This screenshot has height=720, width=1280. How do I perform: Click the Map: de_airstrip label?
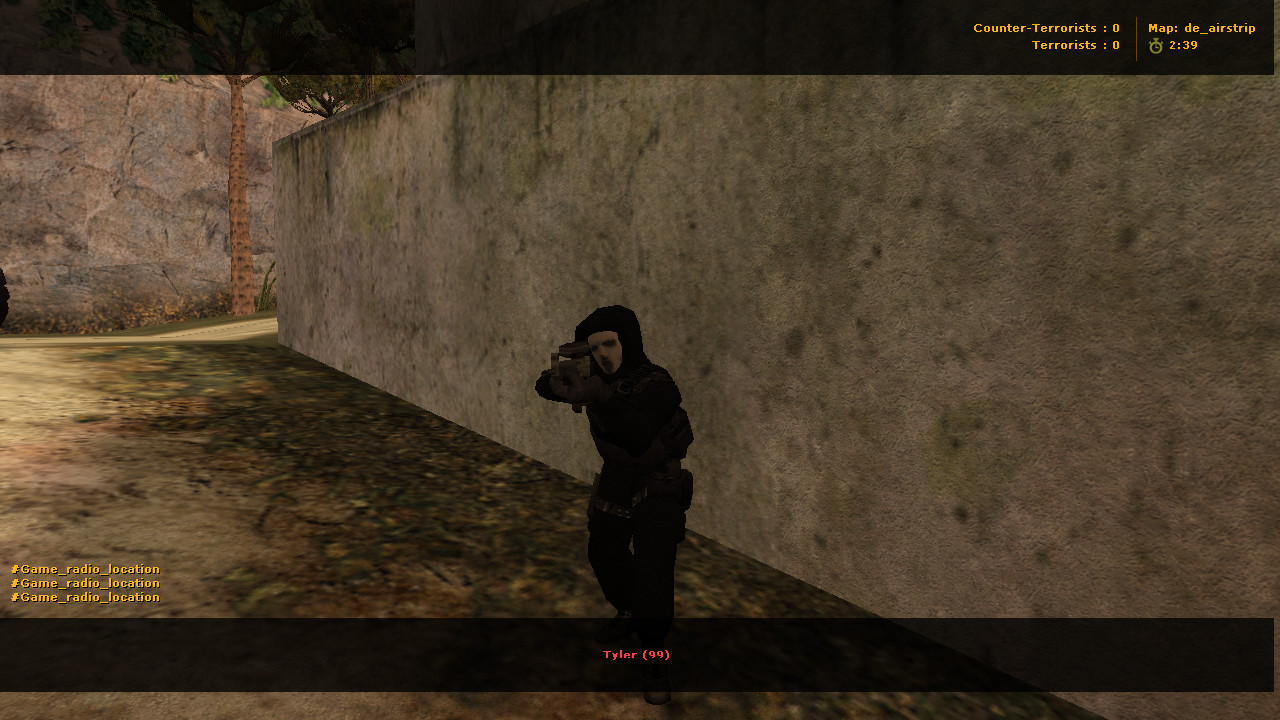pyautogui.click(x=1201, y=28)
